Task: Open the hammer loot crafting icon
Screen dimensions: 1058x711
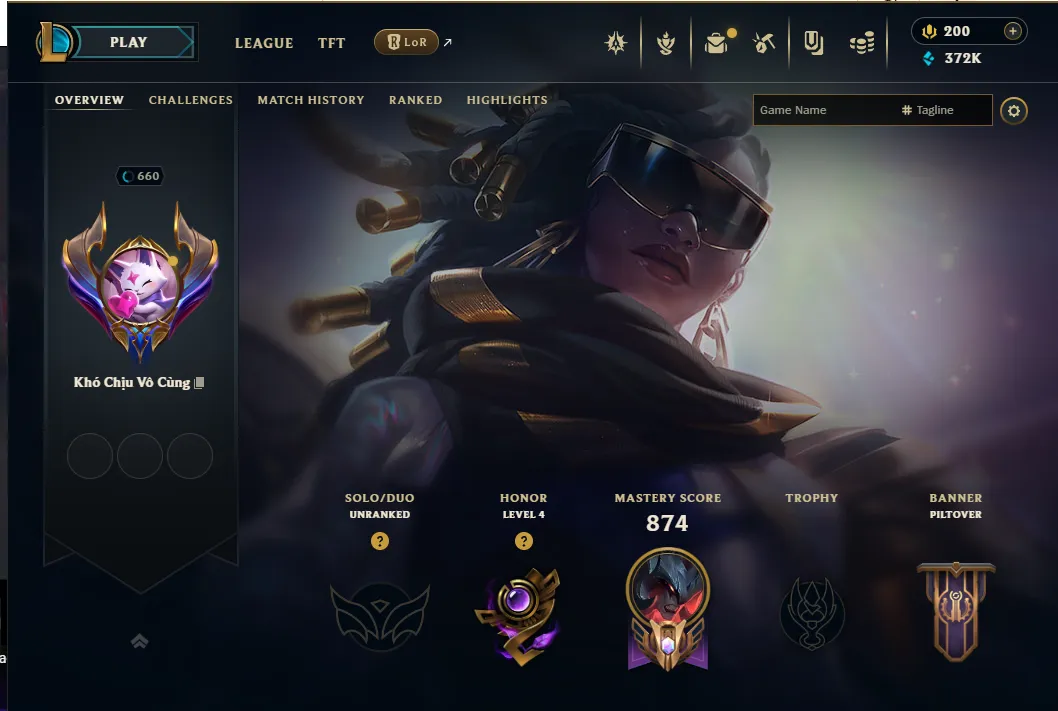Action: point(765,43)
